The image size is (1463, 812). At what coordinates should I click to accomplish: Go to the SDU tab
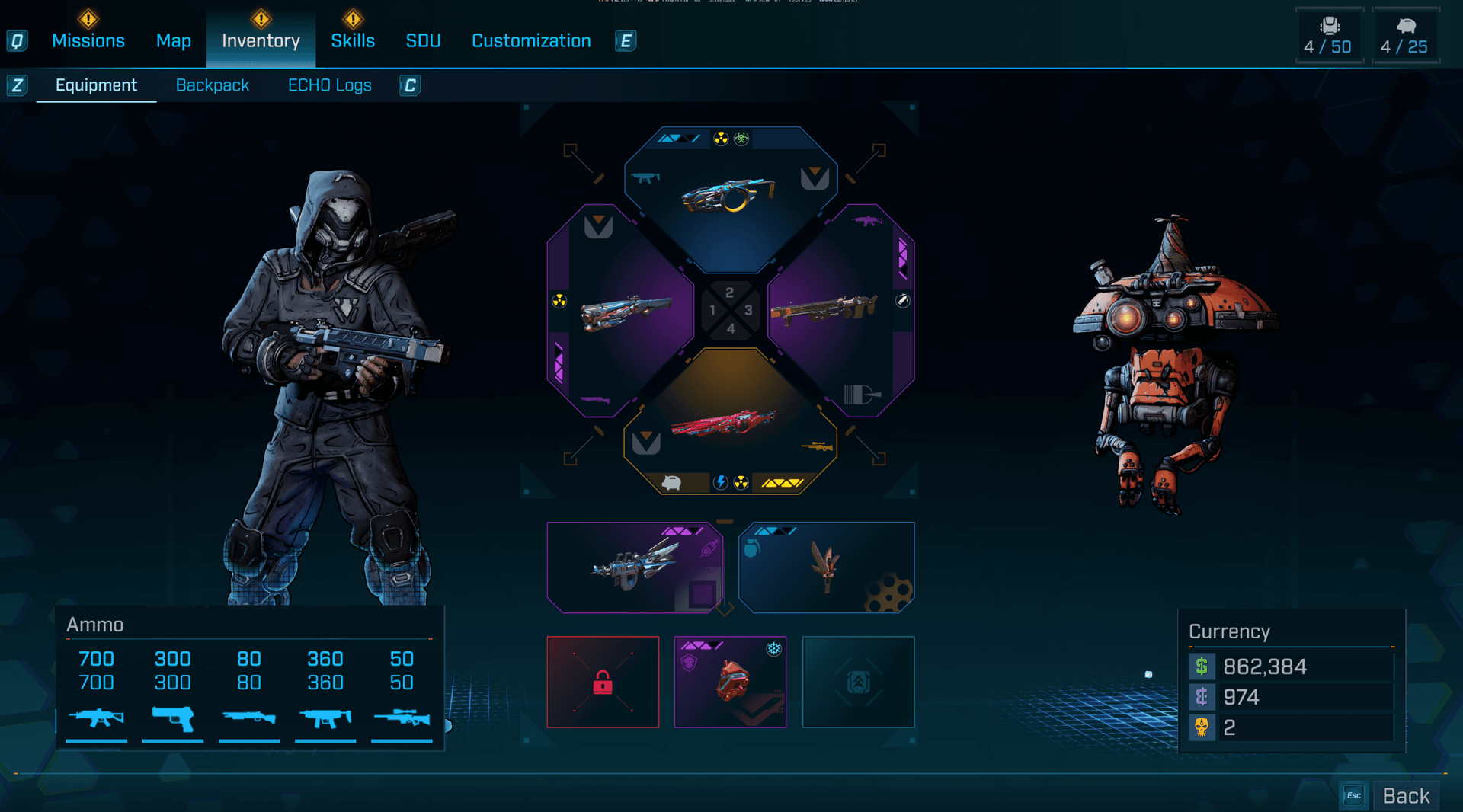(423, 41)
